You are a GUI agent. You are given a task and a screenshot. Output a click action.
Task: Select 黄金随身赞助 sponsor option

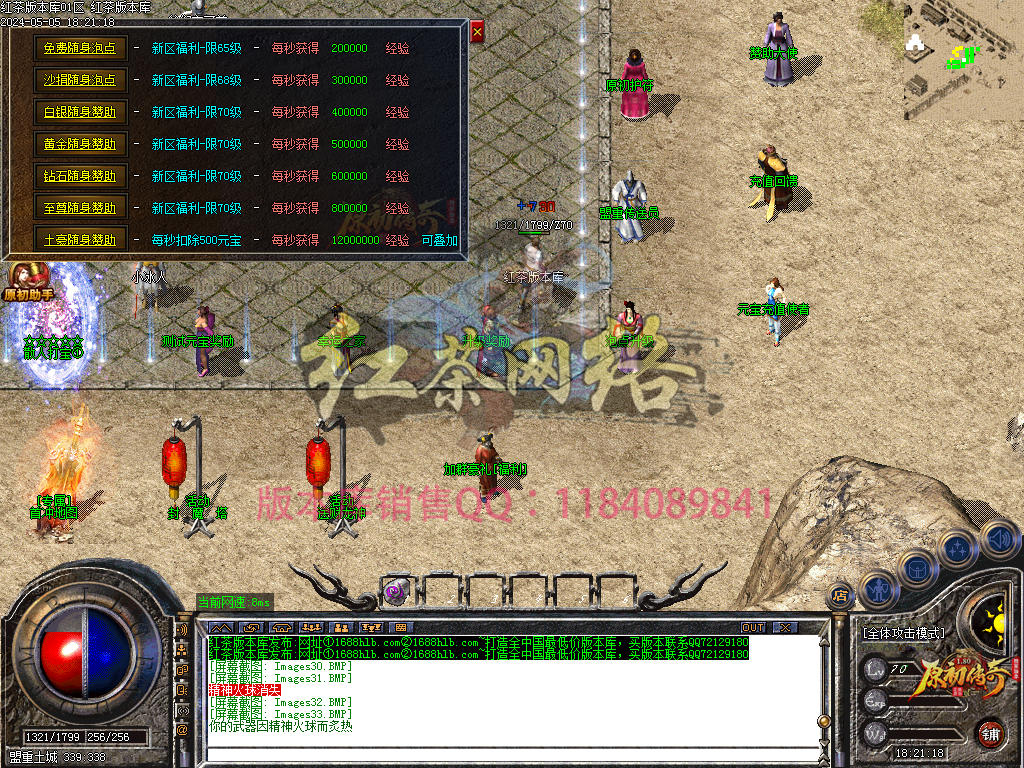tap(80, 144)
